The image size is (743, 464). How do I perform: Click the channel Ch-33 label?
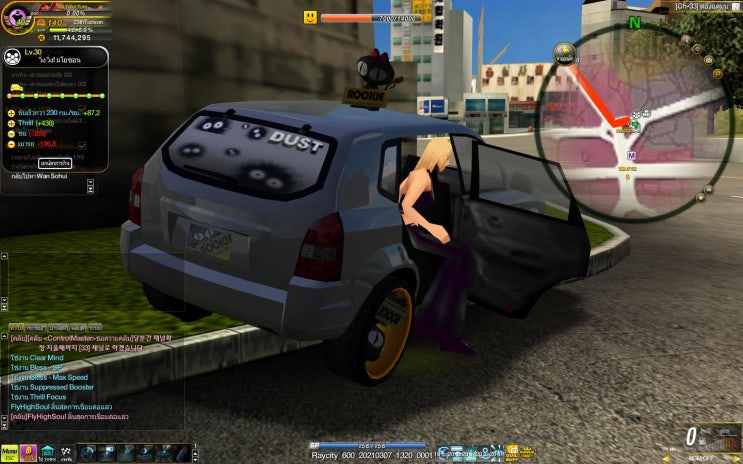[698, 6]
